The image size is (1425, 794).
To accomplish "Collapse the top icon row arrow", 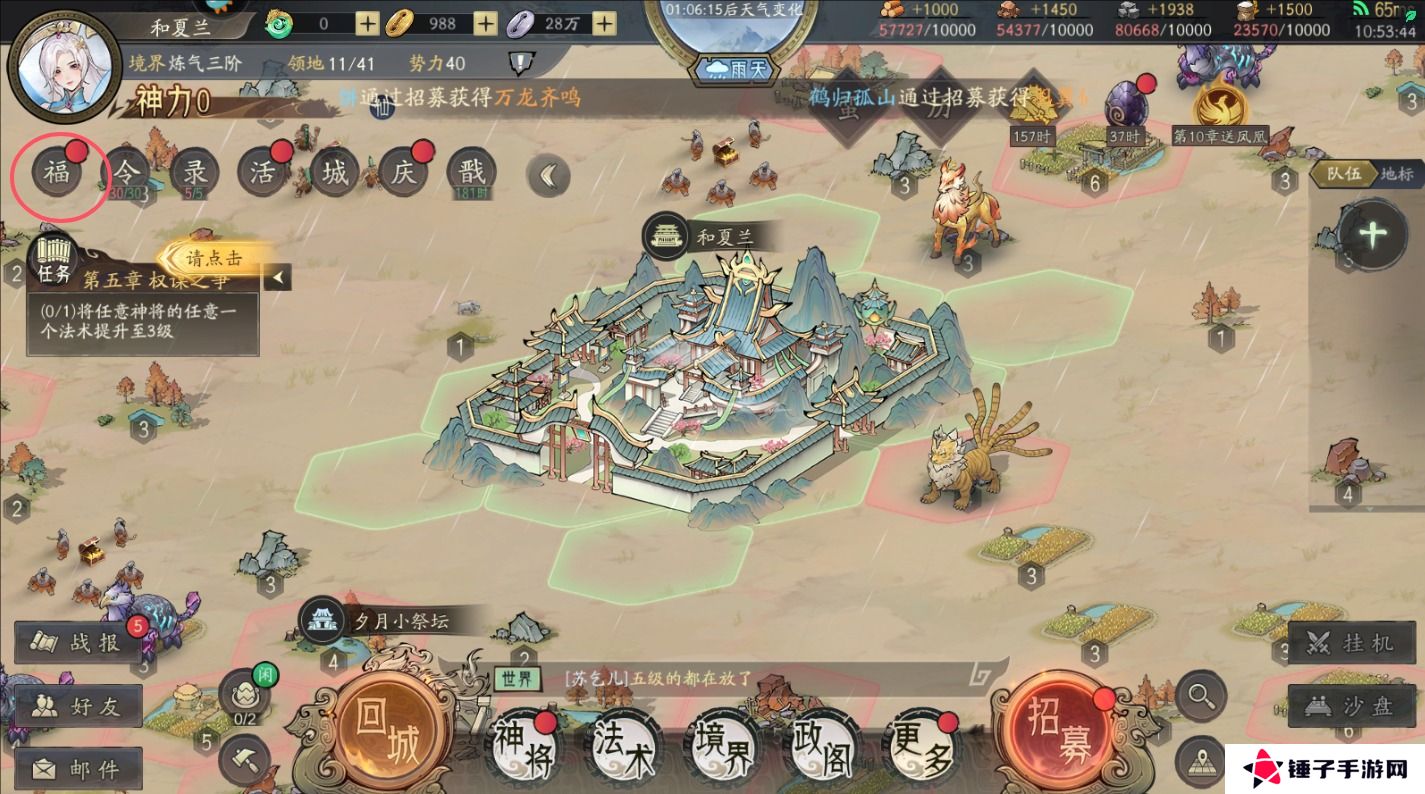I will (548, 176).
